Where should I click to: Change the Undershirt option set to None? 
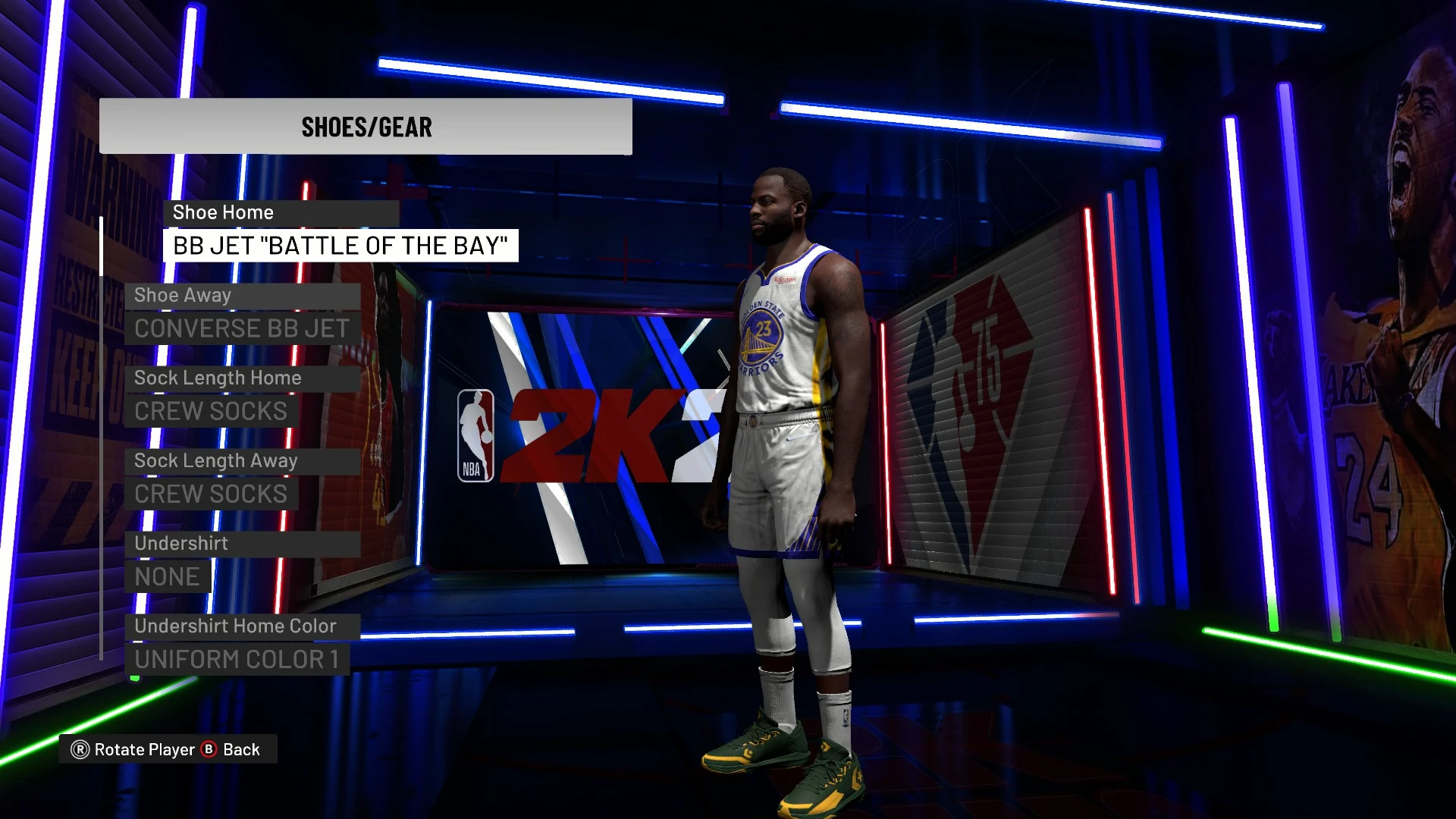(x=167, y=576)
